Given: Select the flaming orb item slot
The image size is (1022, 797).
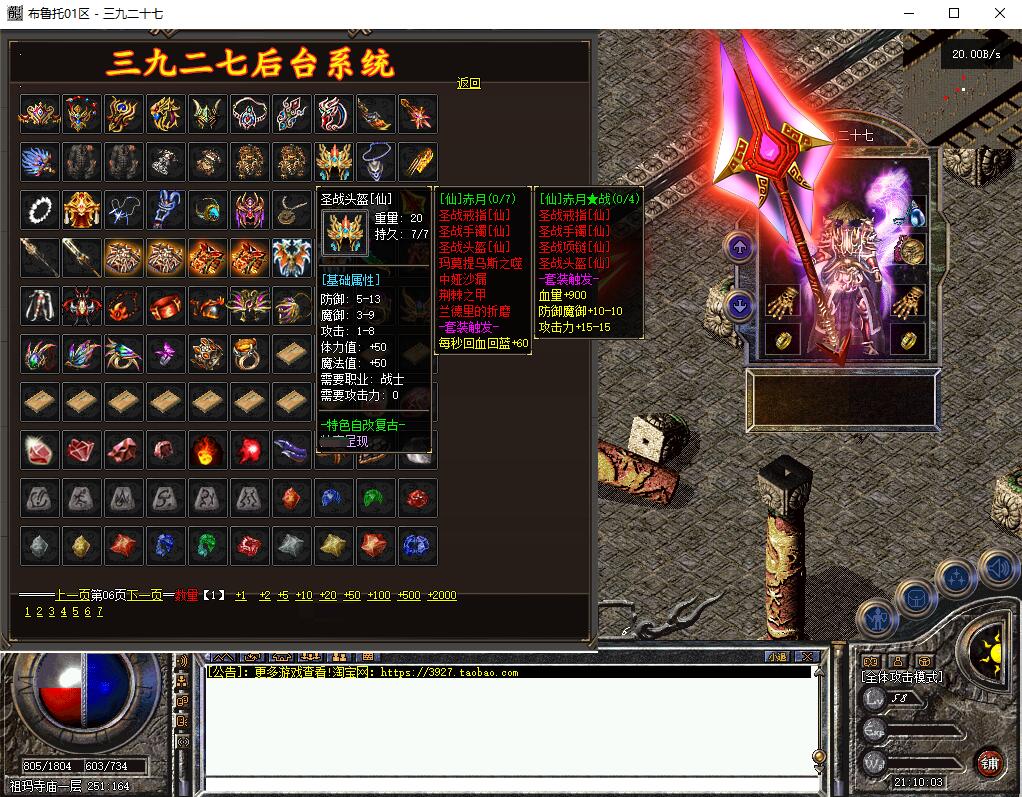Looking at the screenshot, I should (207, 450).
